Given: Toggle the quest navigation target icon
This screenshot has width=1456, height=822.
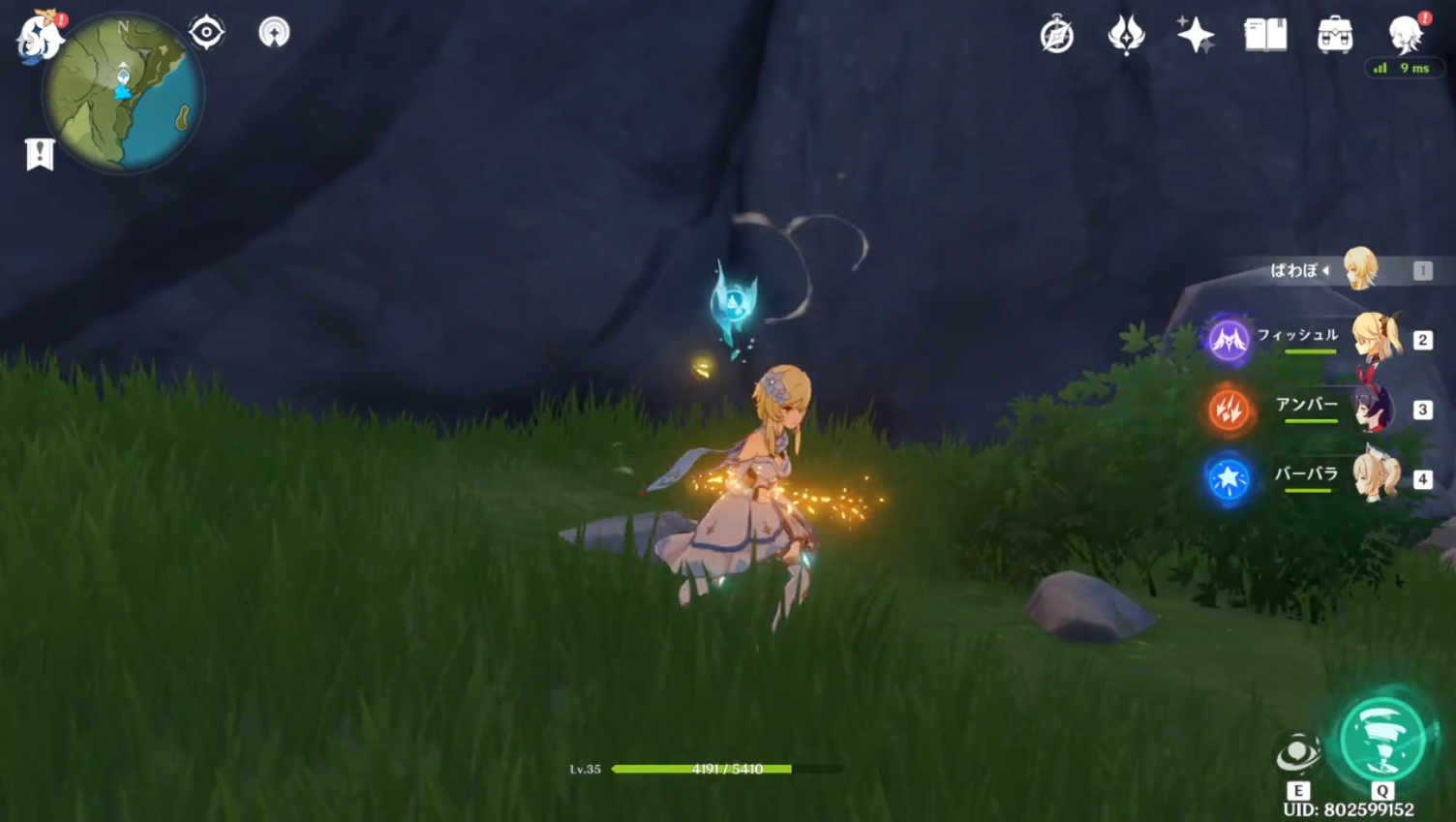Looking at the screenshot, I should click(x=206, y=32).
